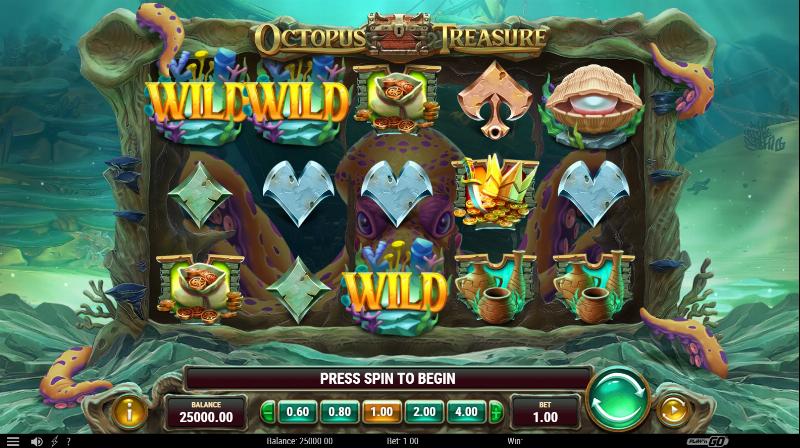800x448 pixels.
Task: Set the bet to 1.00
Action: click(x=383, y=410)
